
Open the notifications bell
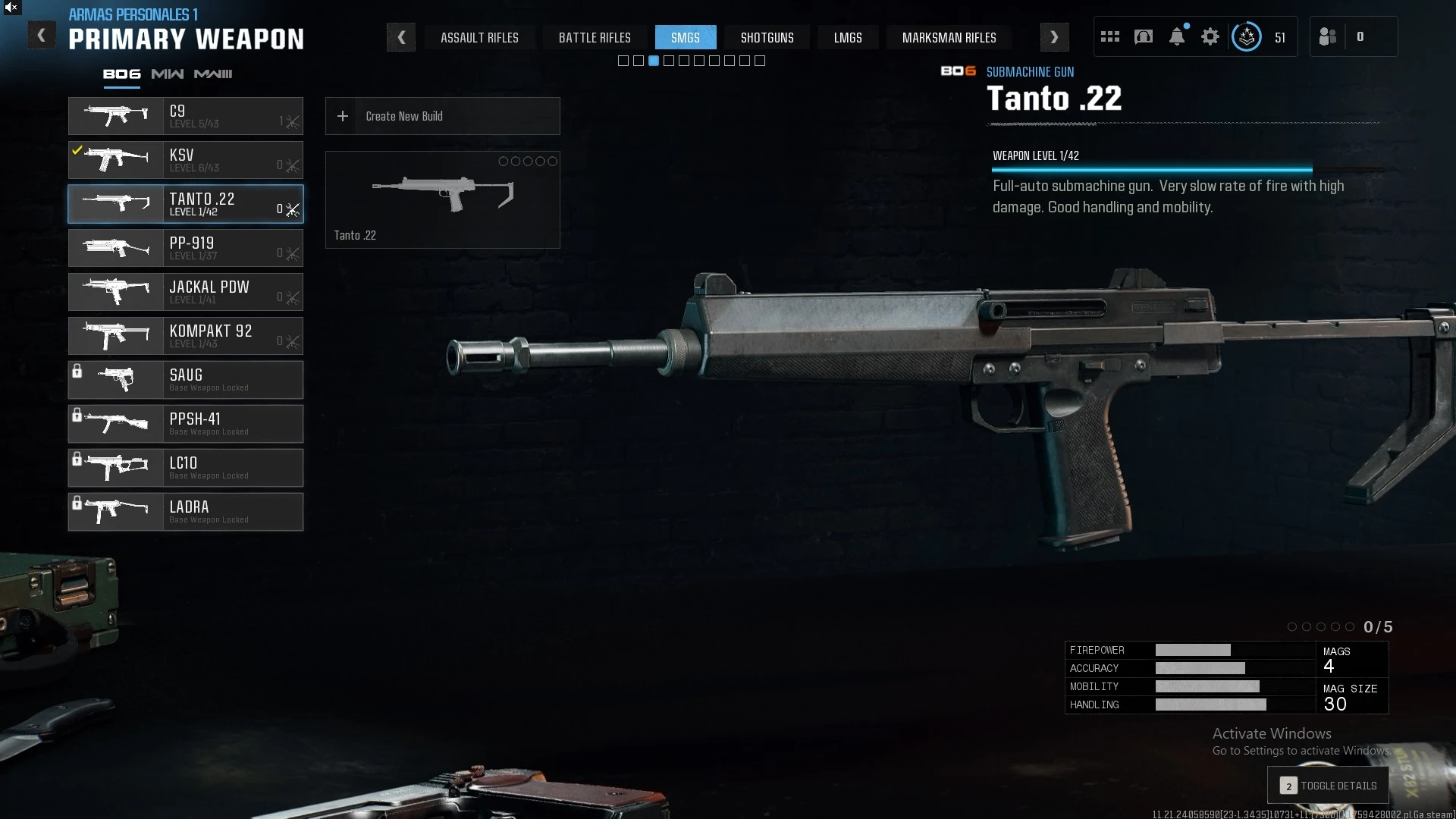(1177, 36)
